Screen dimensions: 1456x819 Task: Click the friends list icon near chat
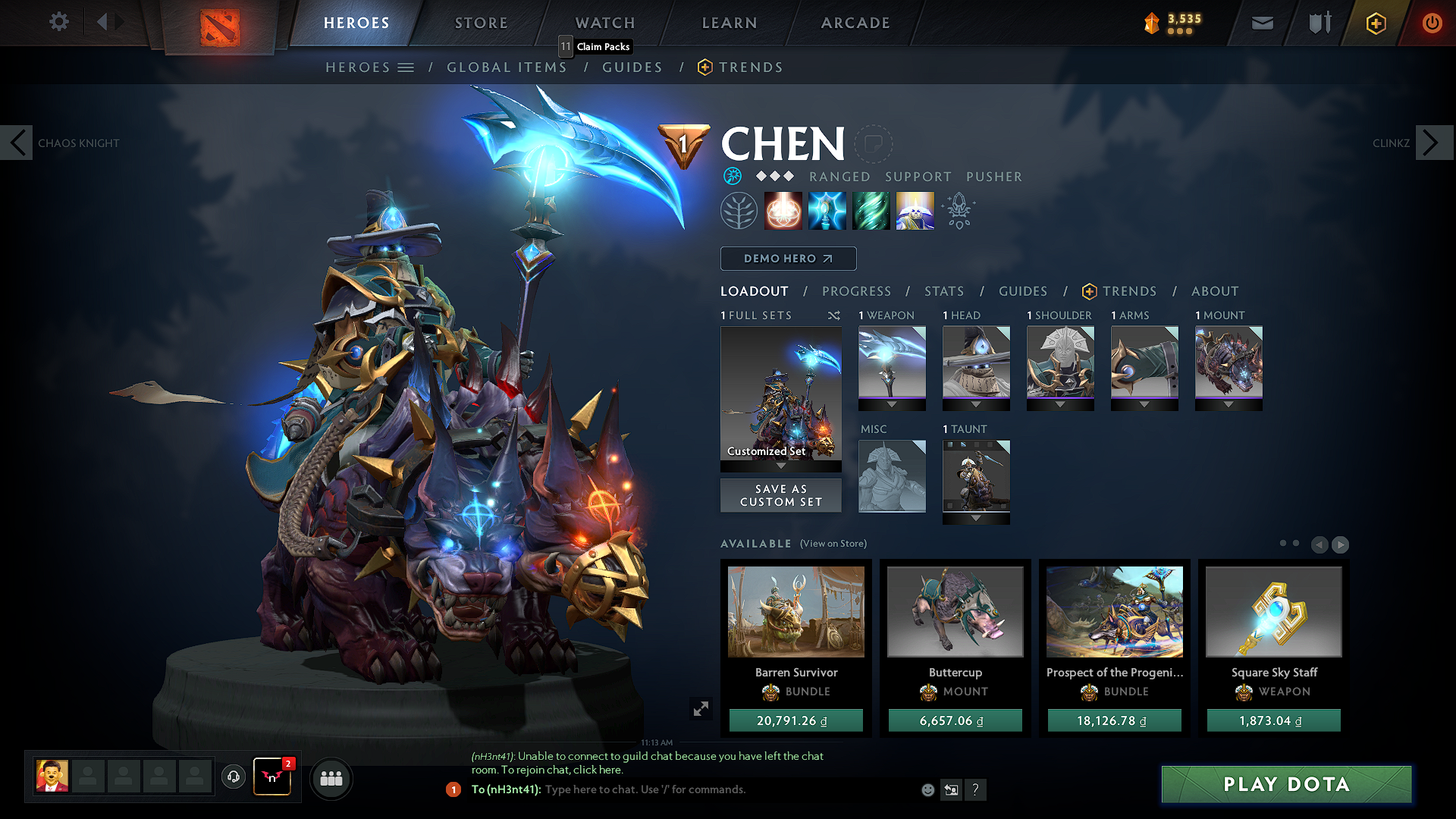tap(331, 779)
